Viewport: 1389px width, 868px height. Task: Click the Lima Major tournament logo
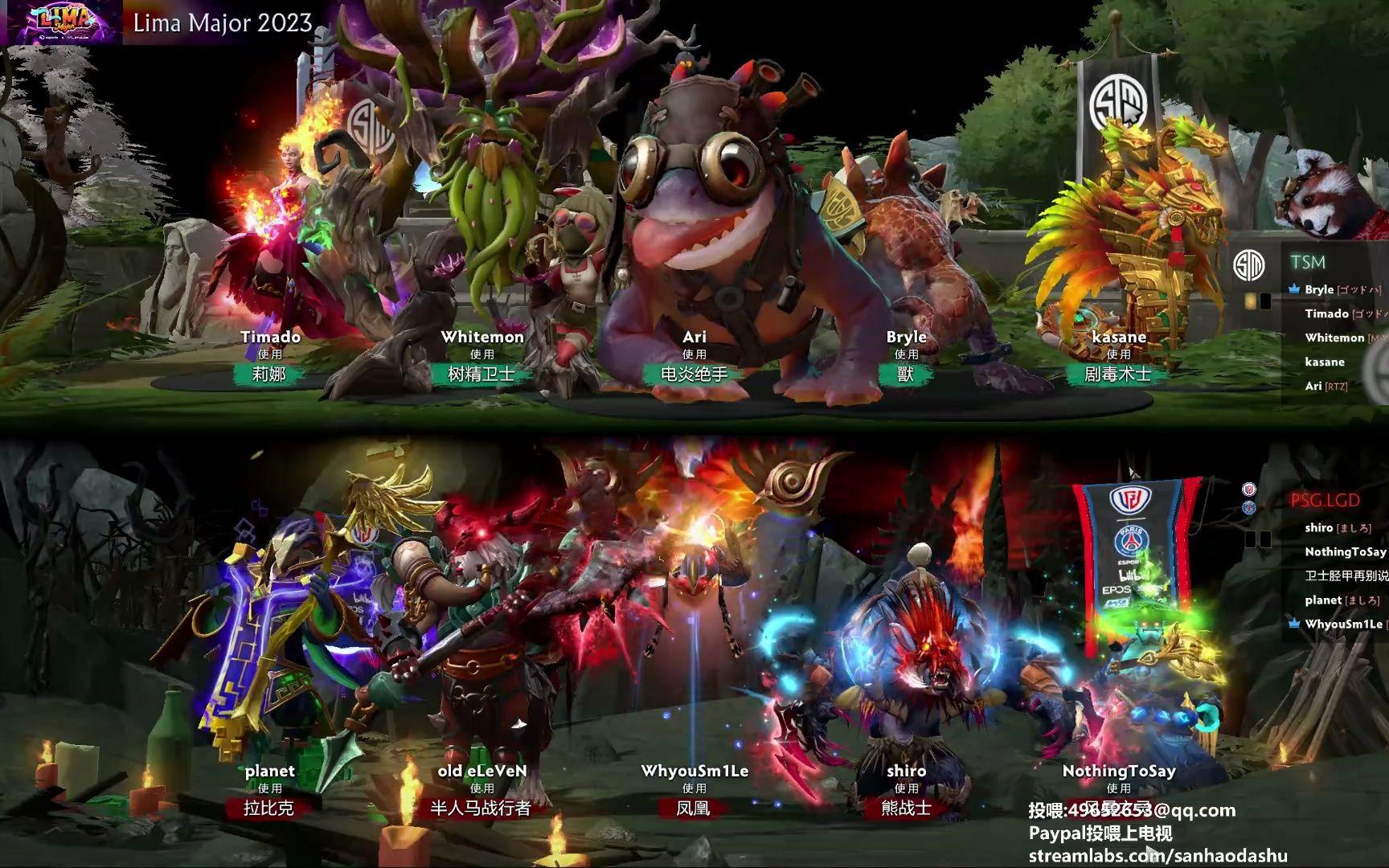pos(61,22)
